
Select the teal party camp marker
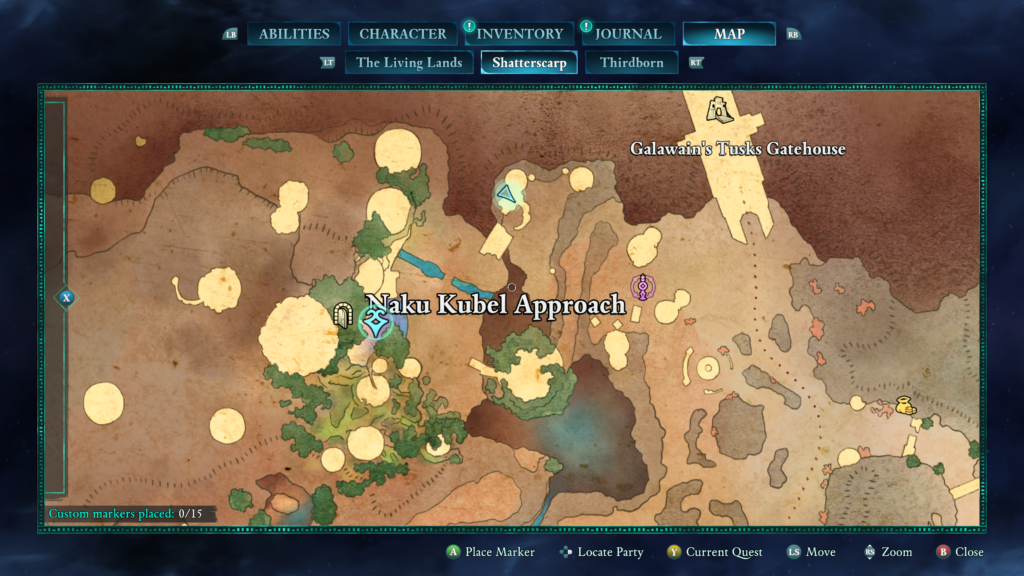376,323
